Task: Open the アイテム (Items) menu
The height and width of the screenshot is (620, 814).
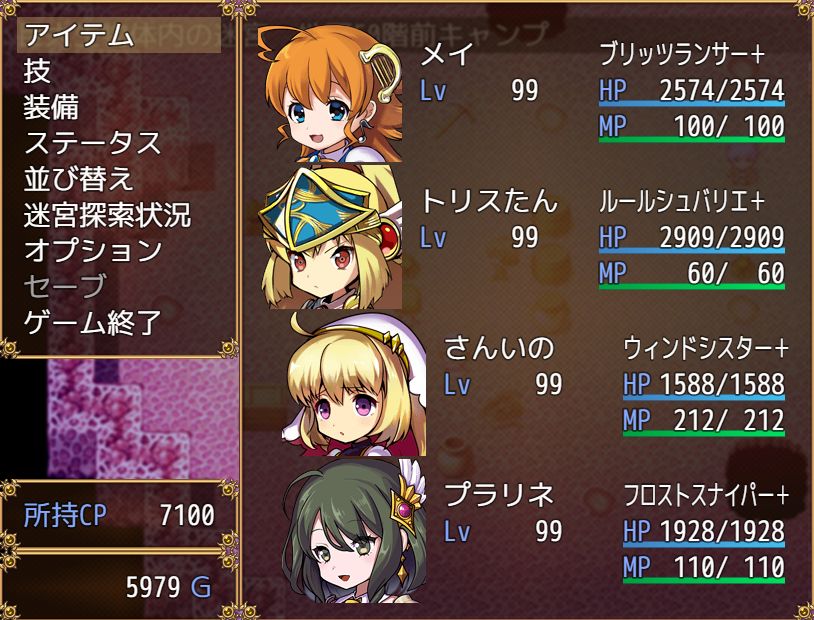Action: click(78, 35)
